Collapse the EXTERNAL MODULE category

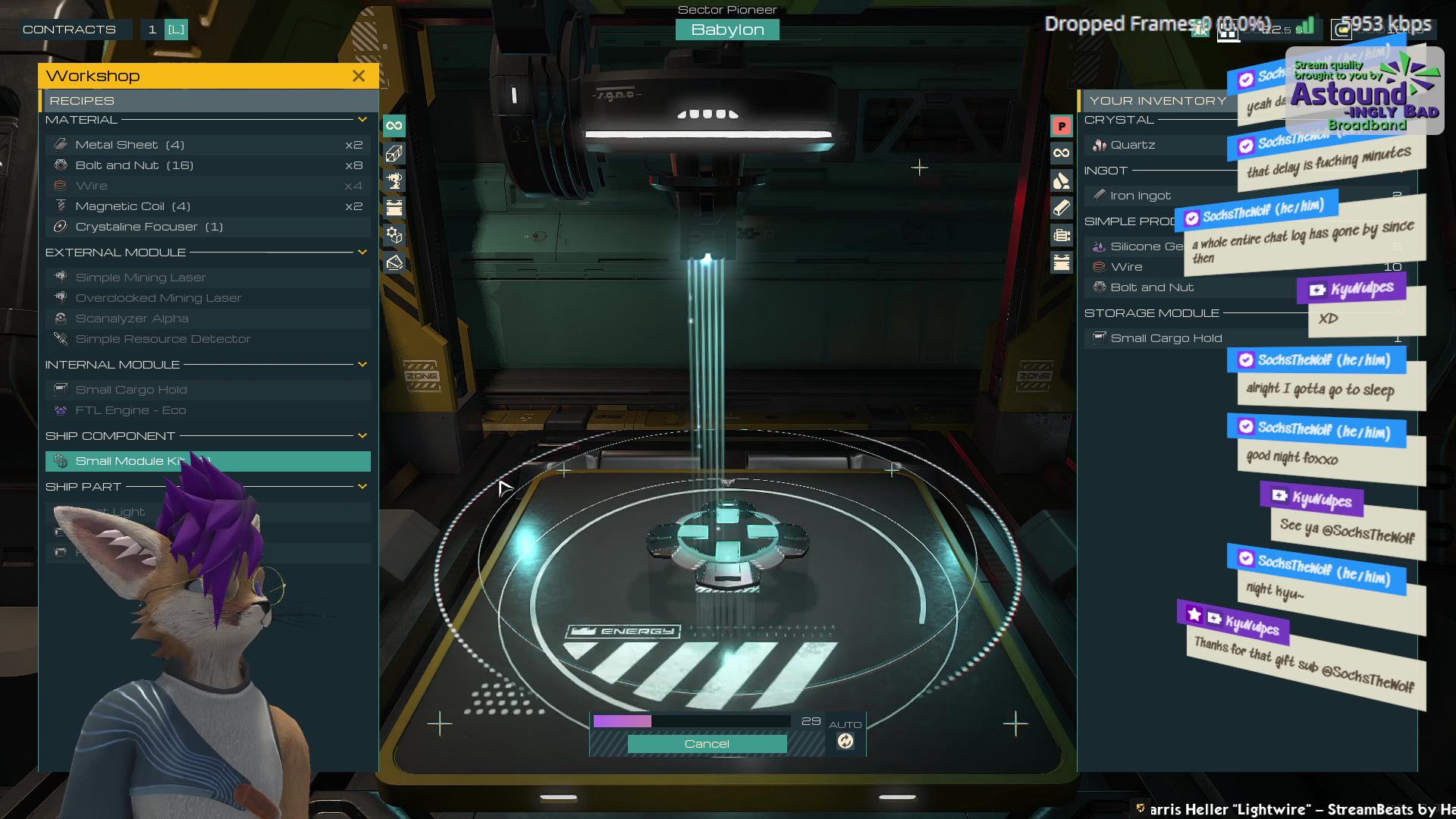coord(362,252)
